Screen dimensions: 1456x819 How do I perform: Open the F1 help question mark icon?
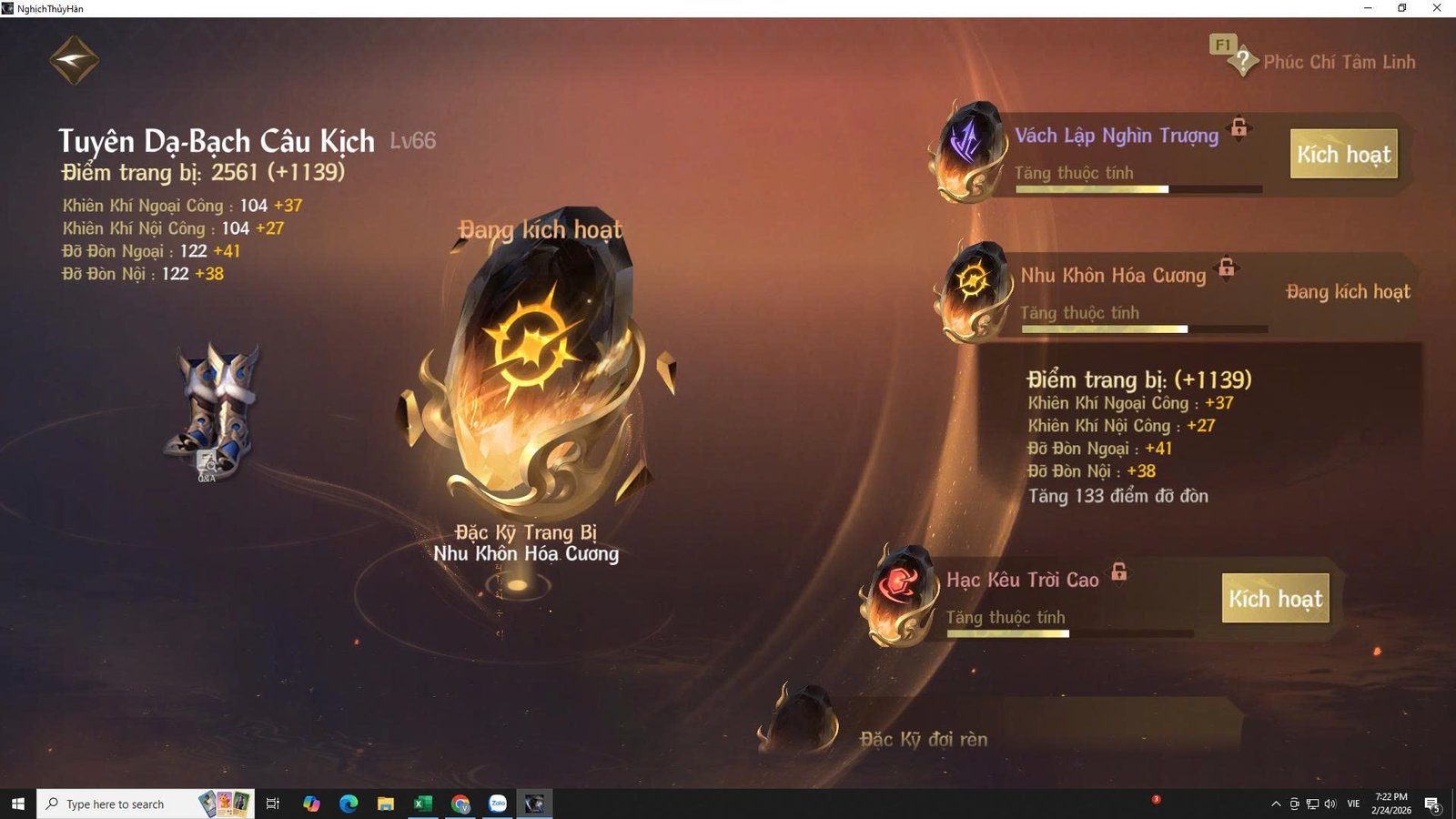(x=1245, y=59)
